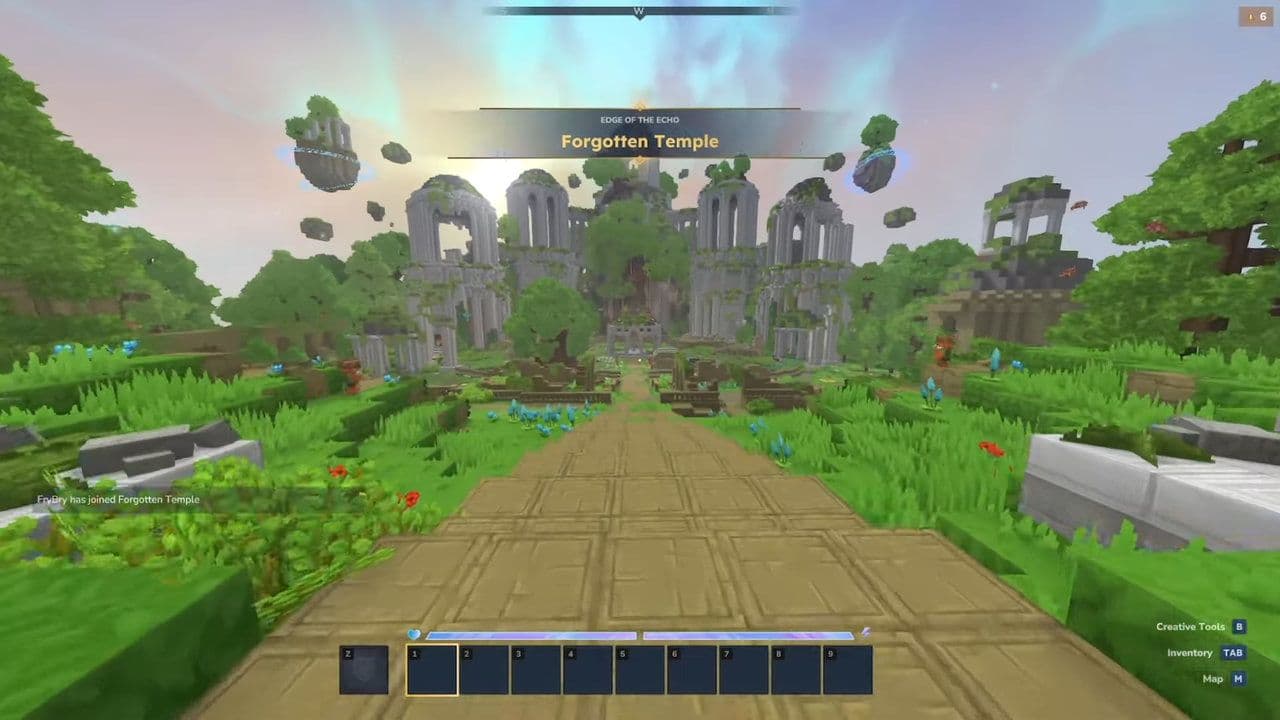Click the lightning icon beside the stamina bar
The width and height of the screenshot is (1280, 720).
tap(866, 632)
